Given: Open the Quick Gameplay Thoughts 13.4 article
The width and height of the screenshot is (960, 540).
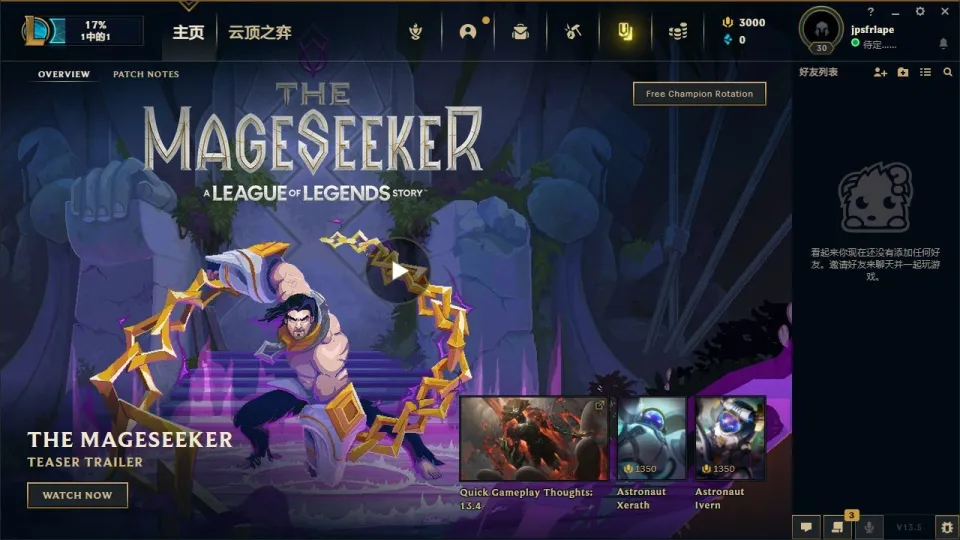Looking at the screenshot, I should point(533,439).
